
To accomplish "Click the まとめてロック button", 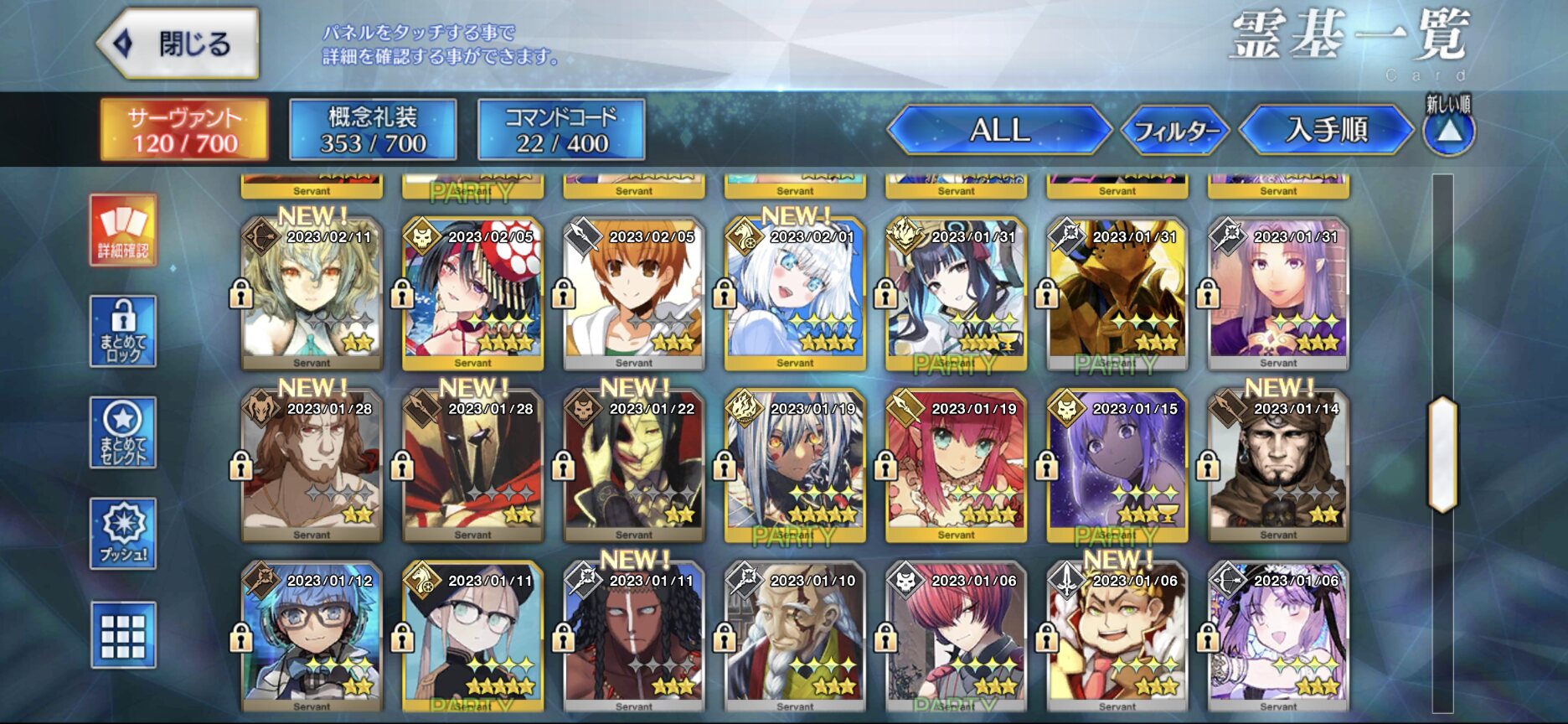I will click(x=123, y=331).
